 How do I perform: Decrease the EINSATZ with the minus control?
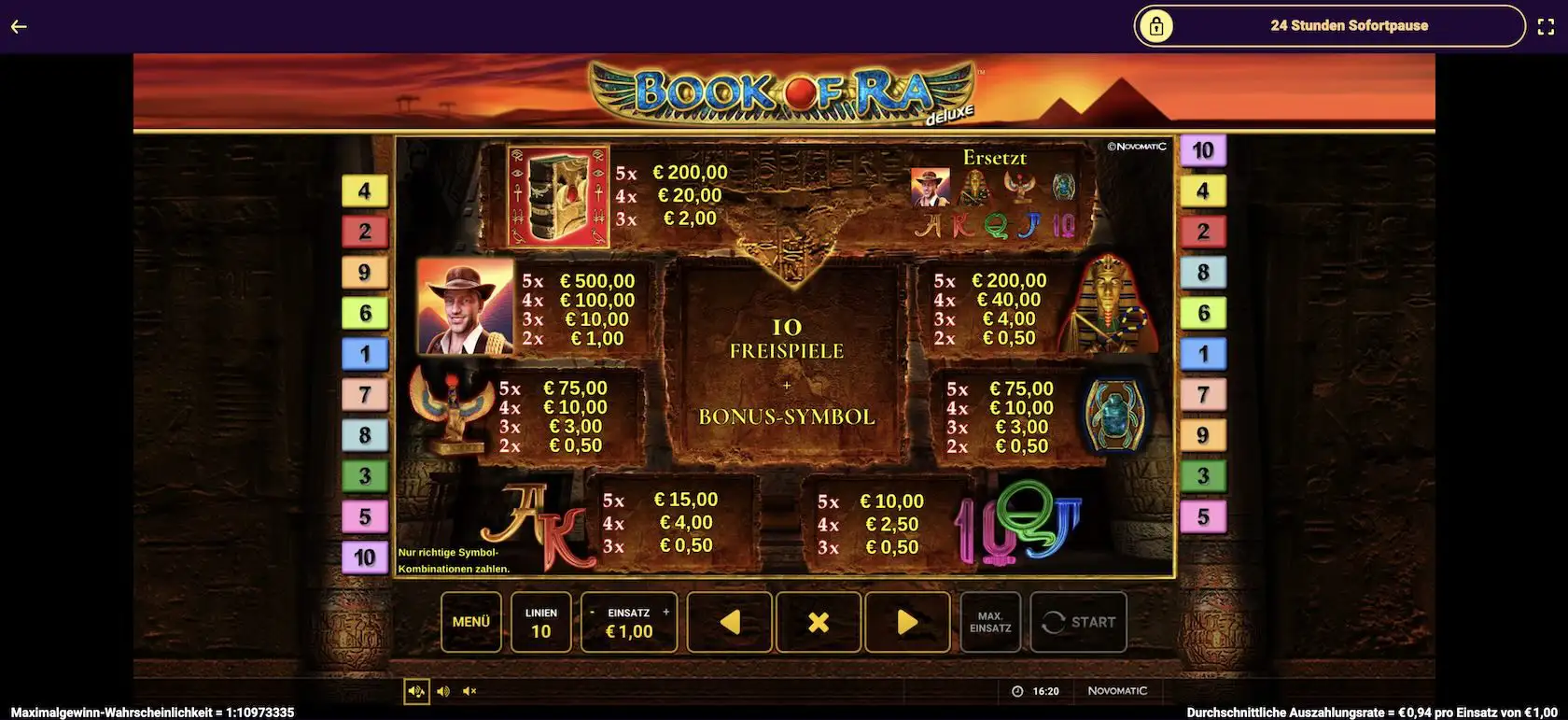592,613
